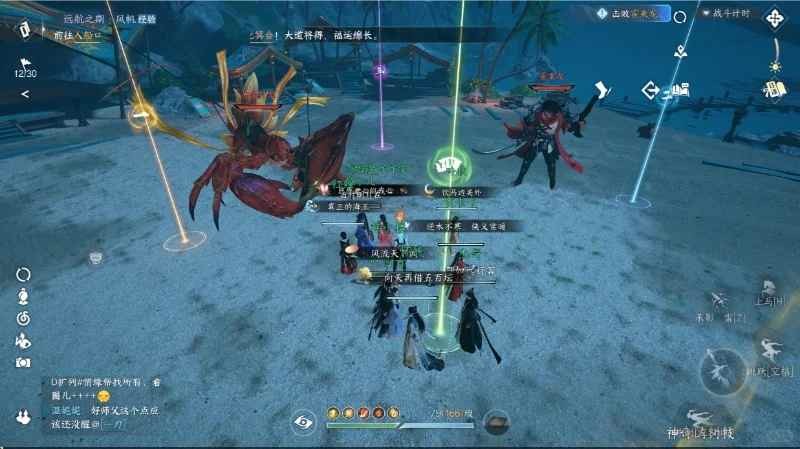Open the map pin location icon
The image size is (800, 449).
click(683, 49)
